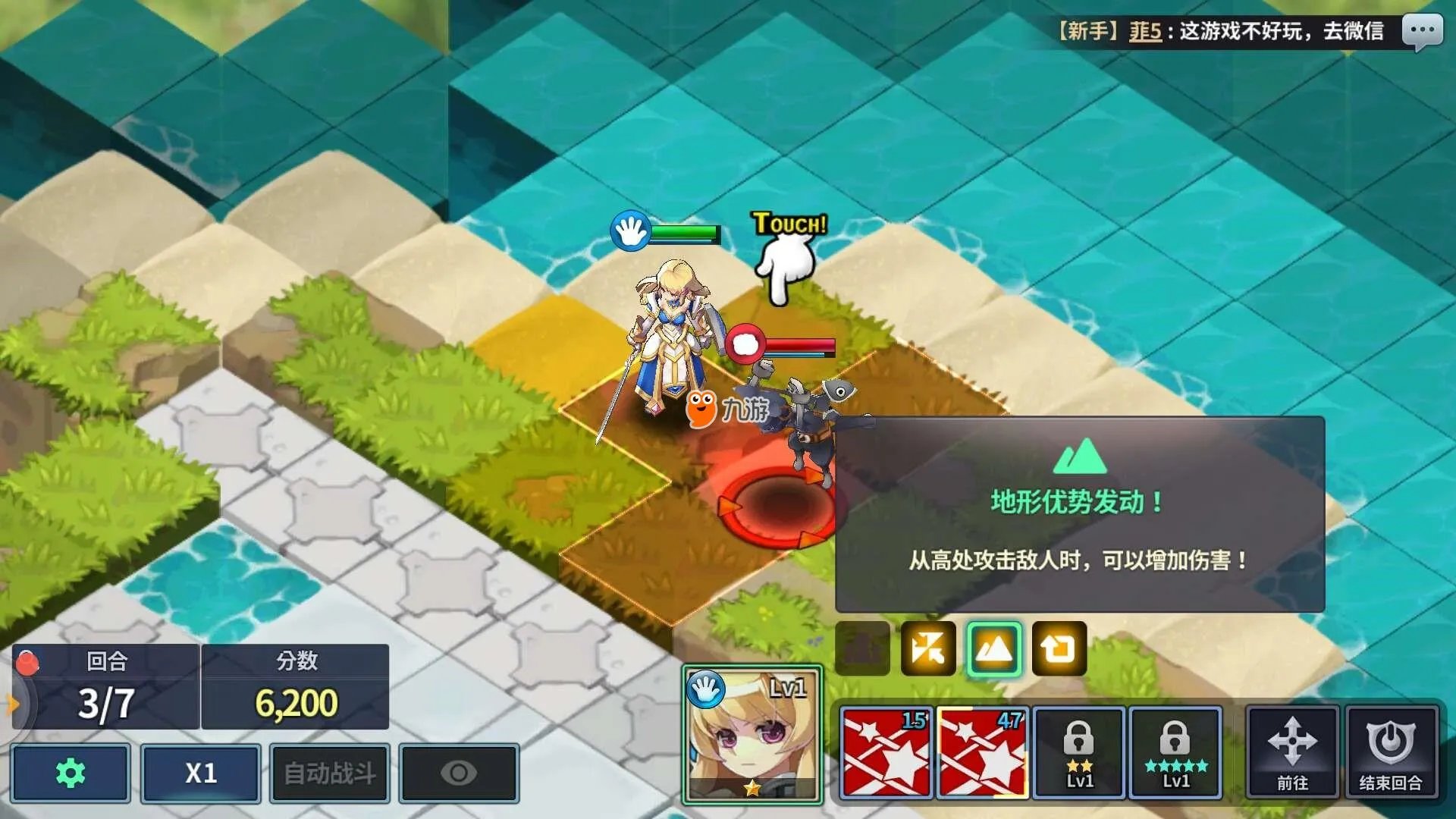Use the red star skill numbered 47
The width and height of the screenshot is (1456, 819).
(982, 752)
